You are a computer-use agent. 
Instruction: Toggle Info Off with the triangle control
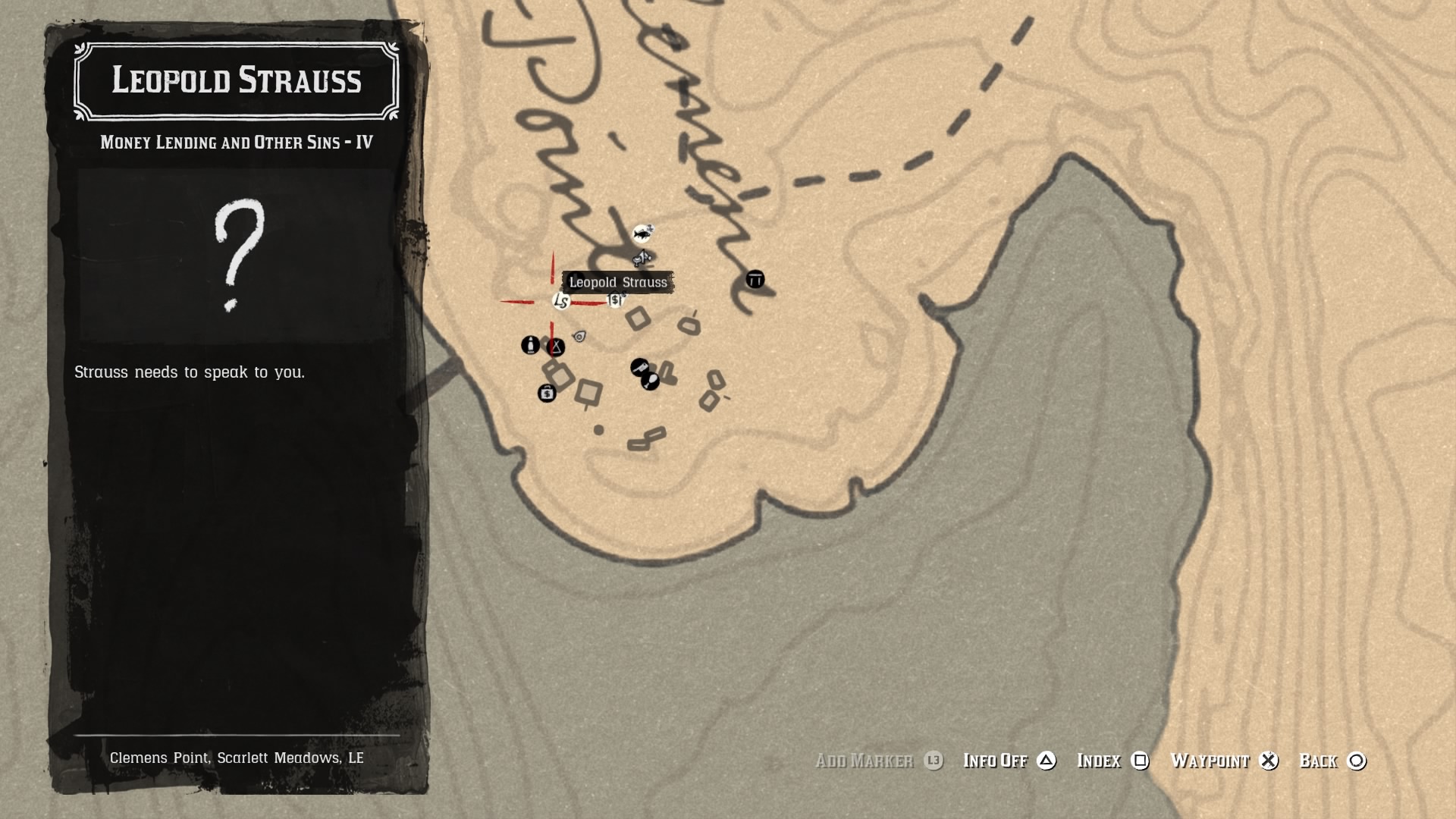pyautogui.click(x=1045, y=761)
